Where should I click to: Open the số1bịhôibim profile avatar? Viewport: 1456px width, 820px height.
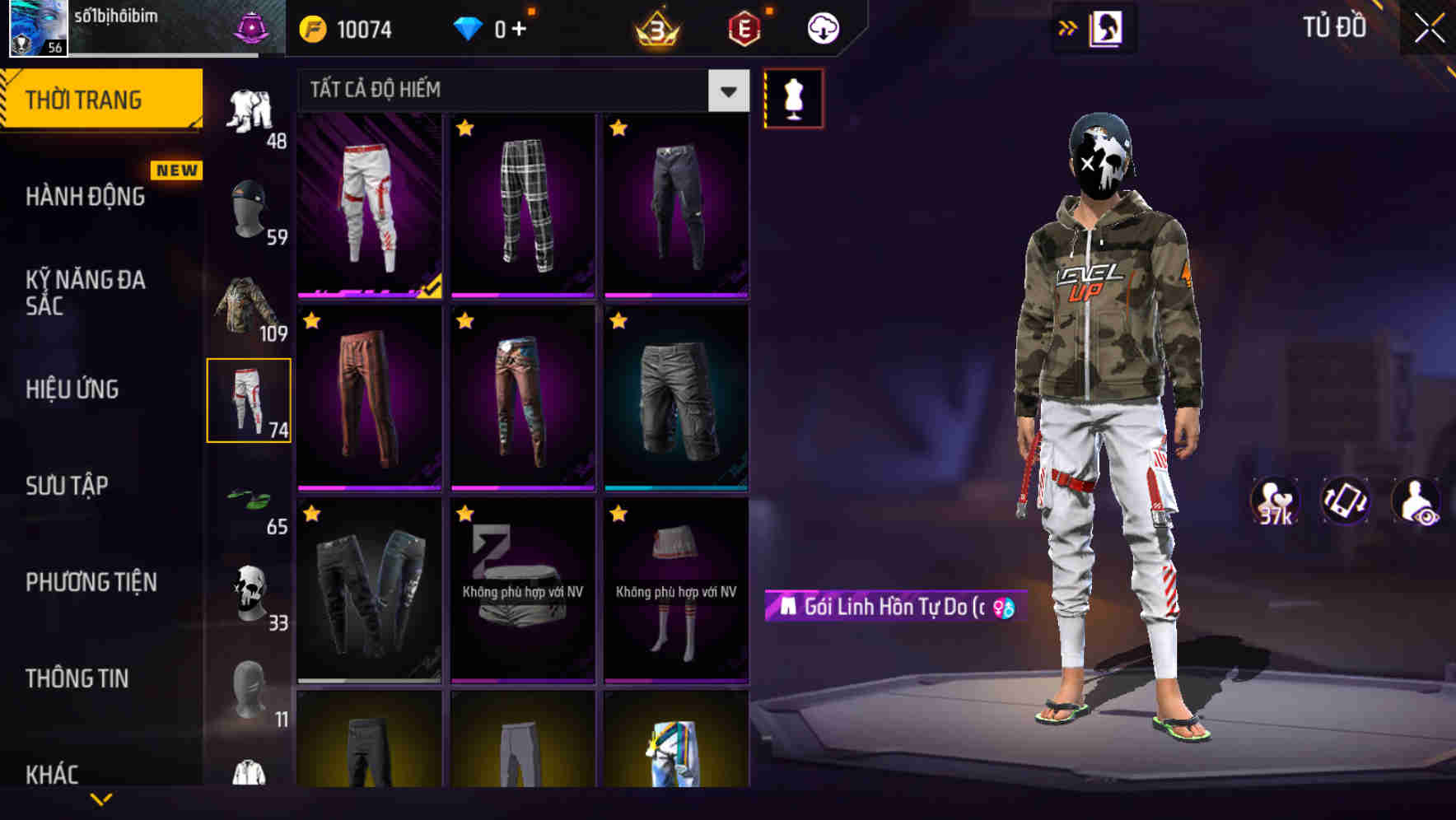click(x=35, y=28)
